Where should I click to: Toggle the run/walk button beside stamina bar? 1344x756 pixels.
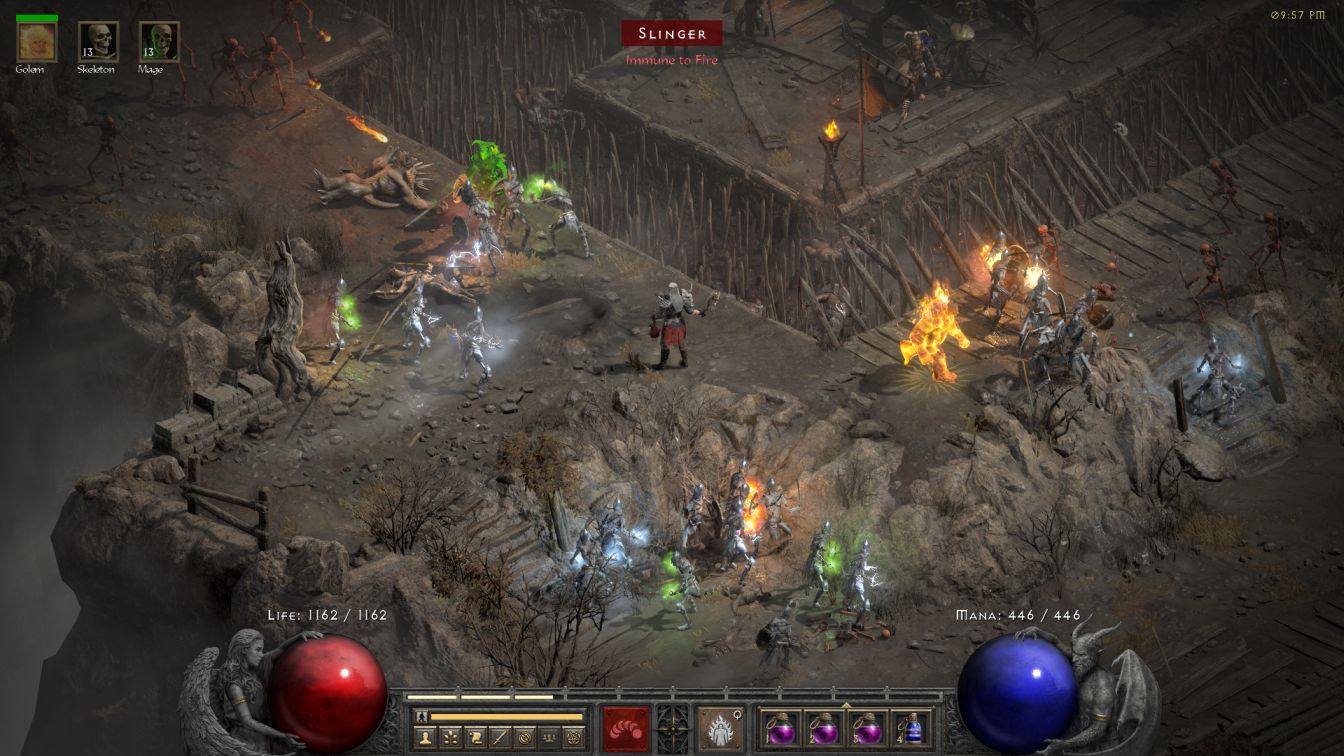point(422,716)
